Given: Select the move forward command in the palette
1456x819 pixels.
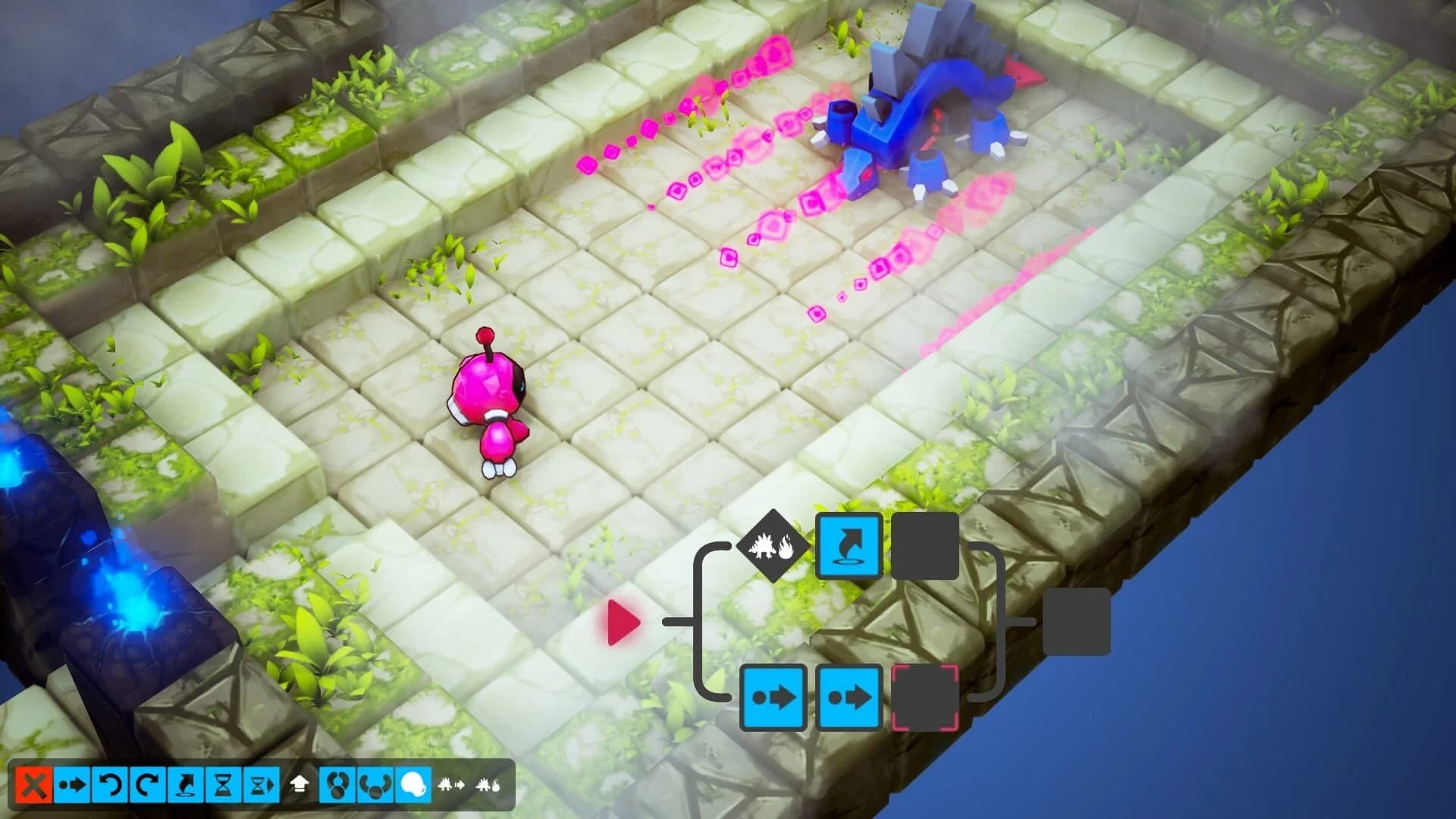Looking at the screenshot, I should [x=72, y=786].
